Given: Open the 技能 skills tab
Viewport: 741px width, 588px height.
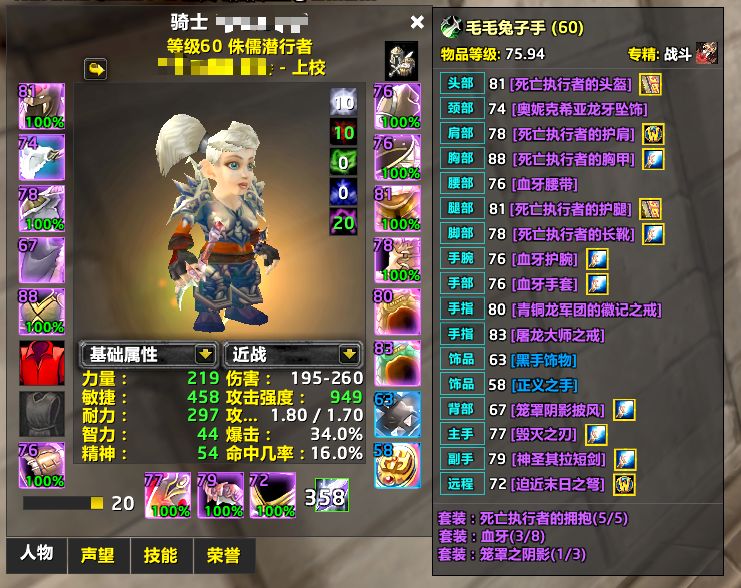Looking at the screenshot, I should click(160, 556).
